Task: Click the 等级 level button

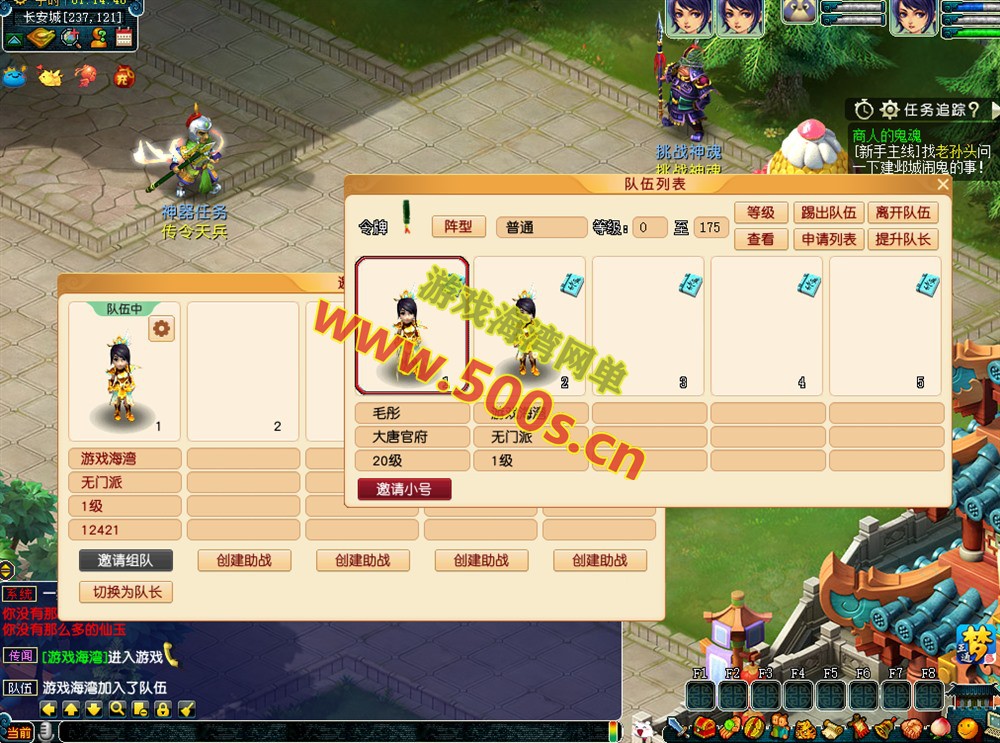Action: pos(761,213)
